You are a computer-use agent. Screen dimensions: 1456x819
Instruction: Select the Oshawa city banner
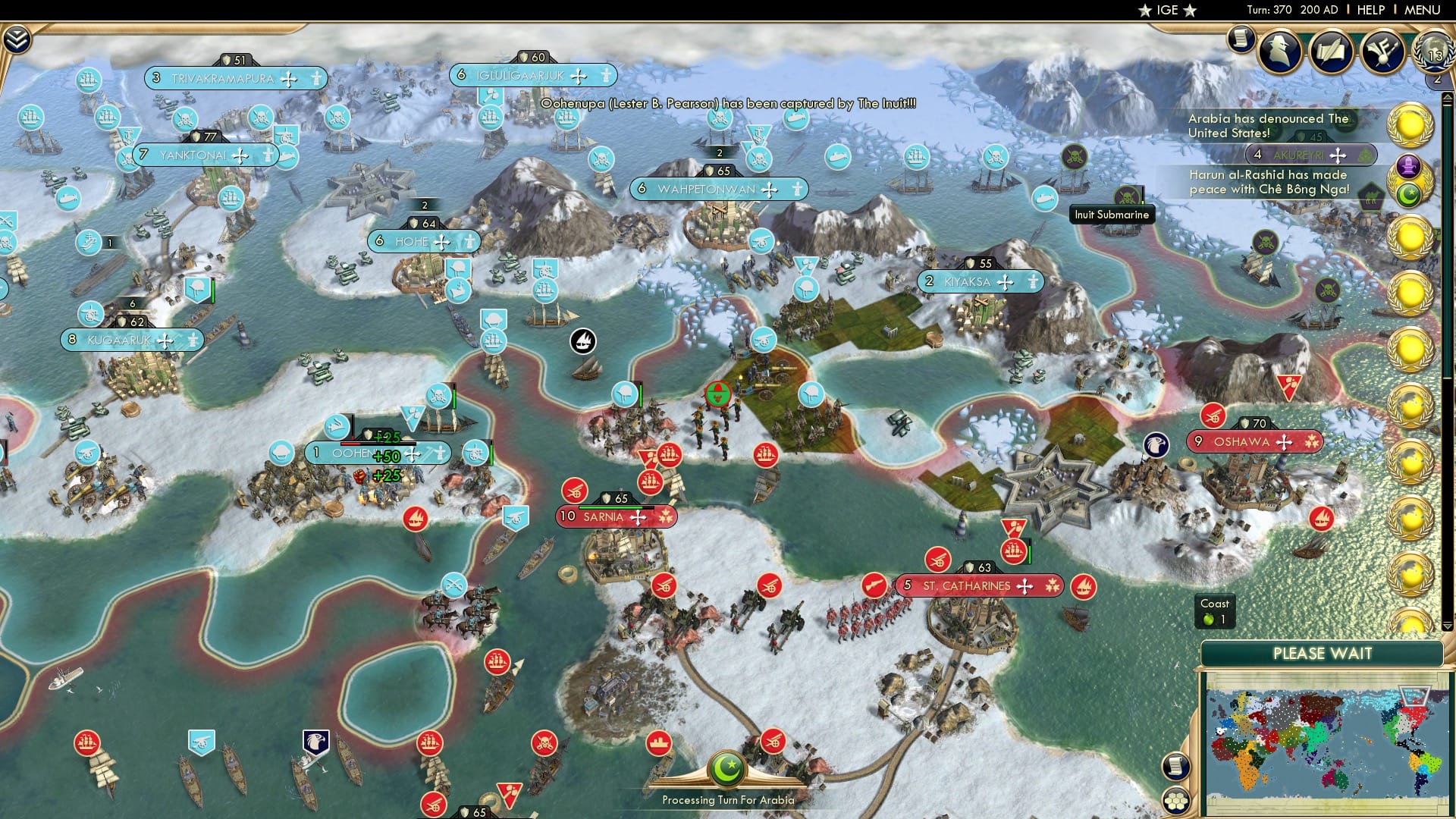click(1255, 440)
